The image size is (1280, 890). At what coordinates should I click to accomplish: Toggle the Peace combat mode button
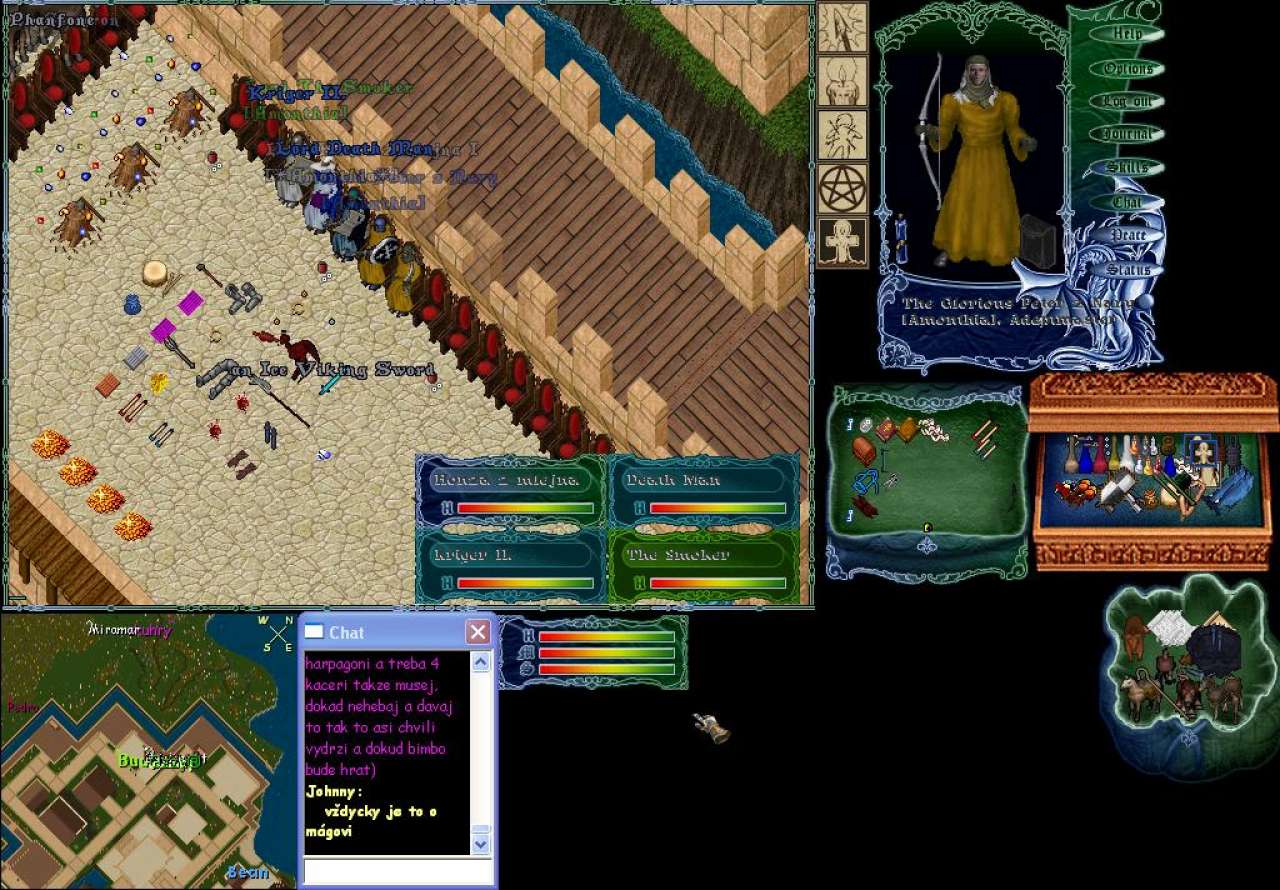(1127, 235)
